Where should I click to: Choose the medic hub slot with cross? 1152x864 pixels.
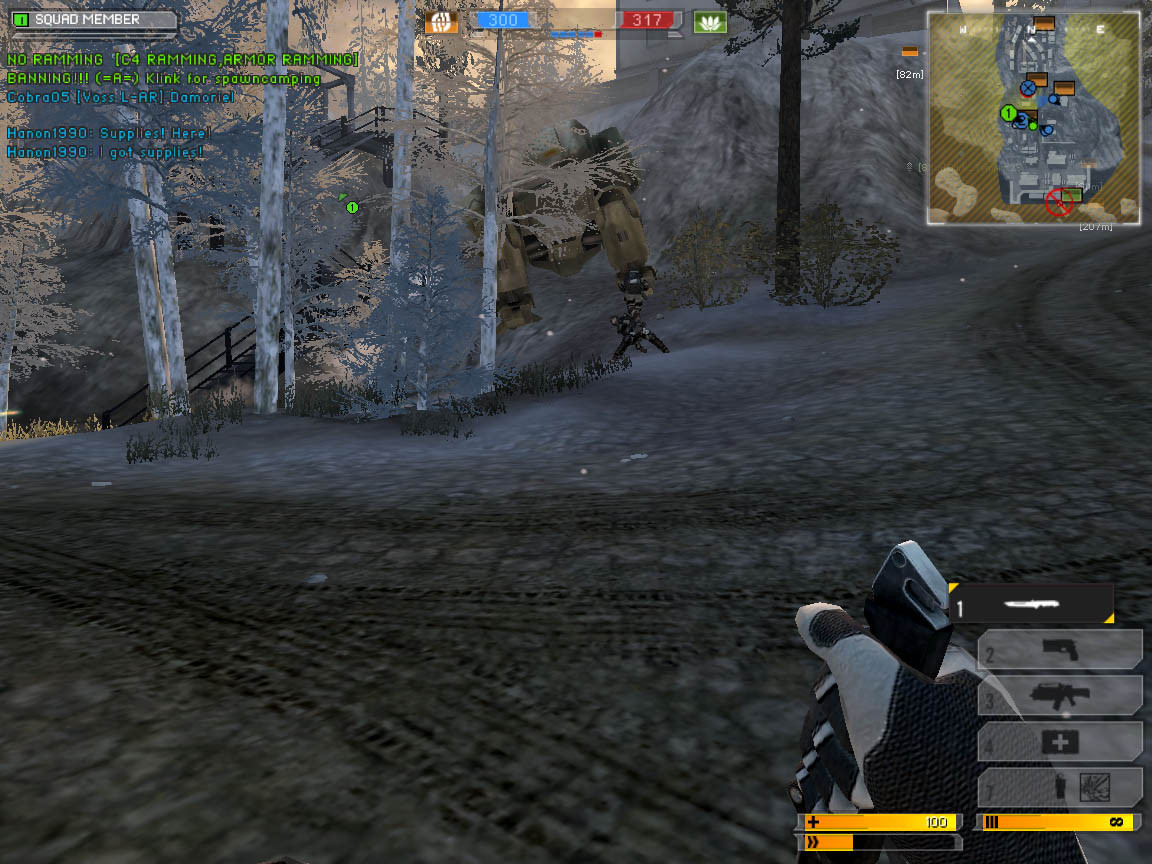[1060, 742]
